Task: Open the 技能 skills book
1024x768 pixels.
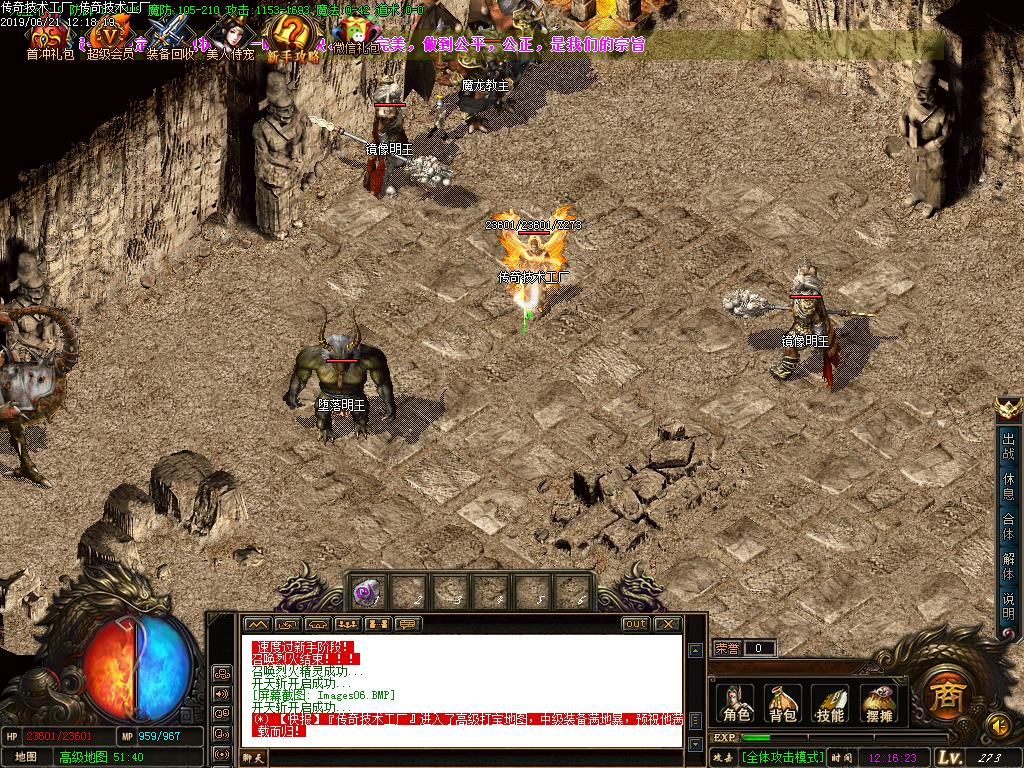Action: tap(830, 703)
